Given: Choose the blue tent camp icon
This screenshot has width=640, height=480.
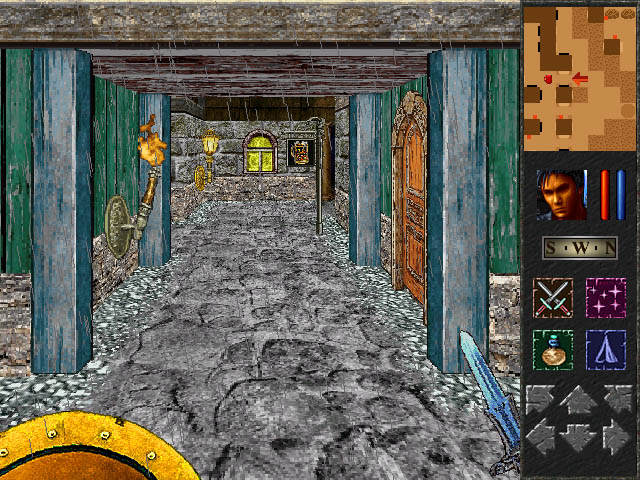Looking at the screenshot, I should pos(605,350).
